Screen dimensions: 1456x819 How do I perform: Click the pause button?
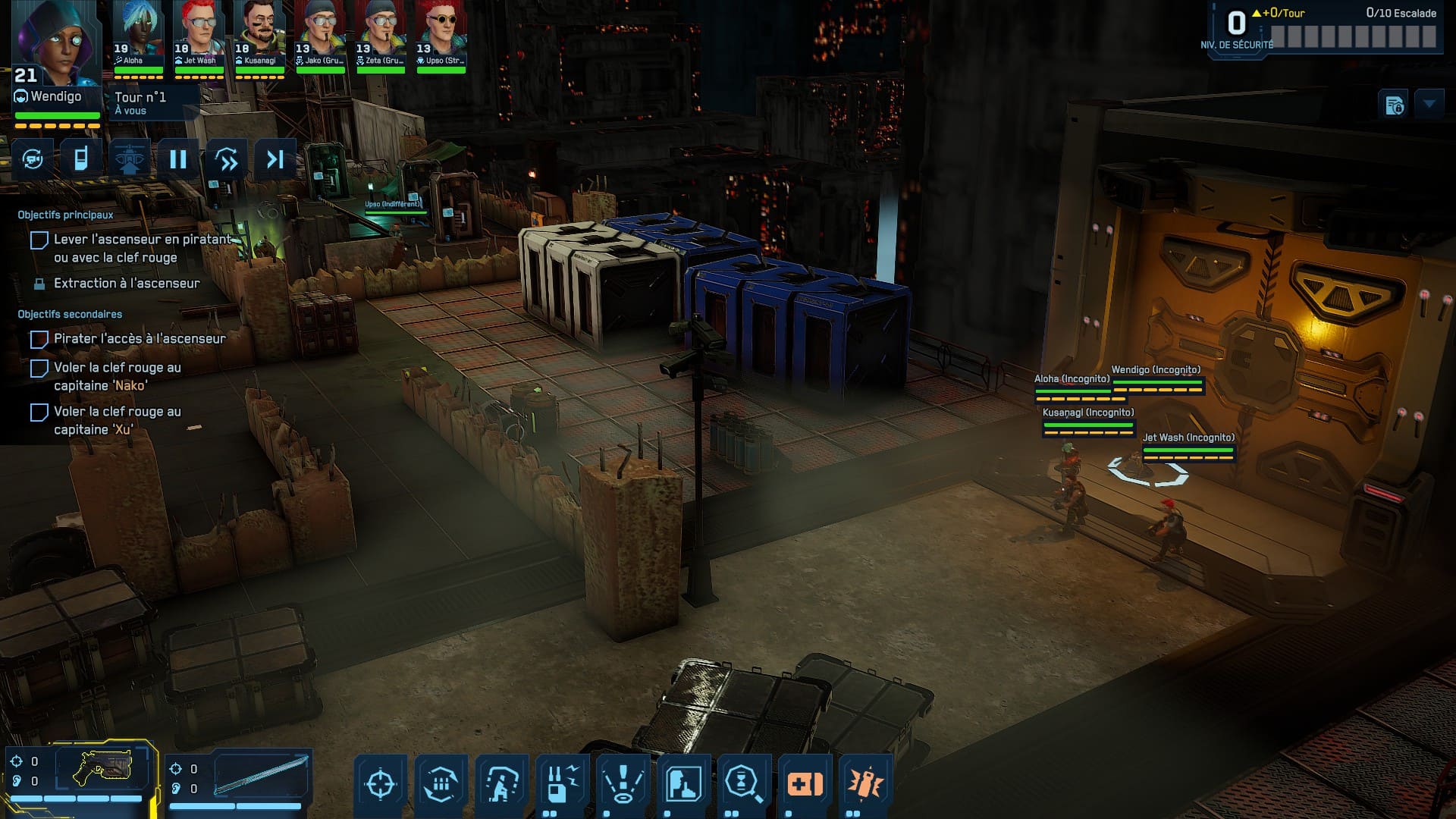(x=178, y=159)
